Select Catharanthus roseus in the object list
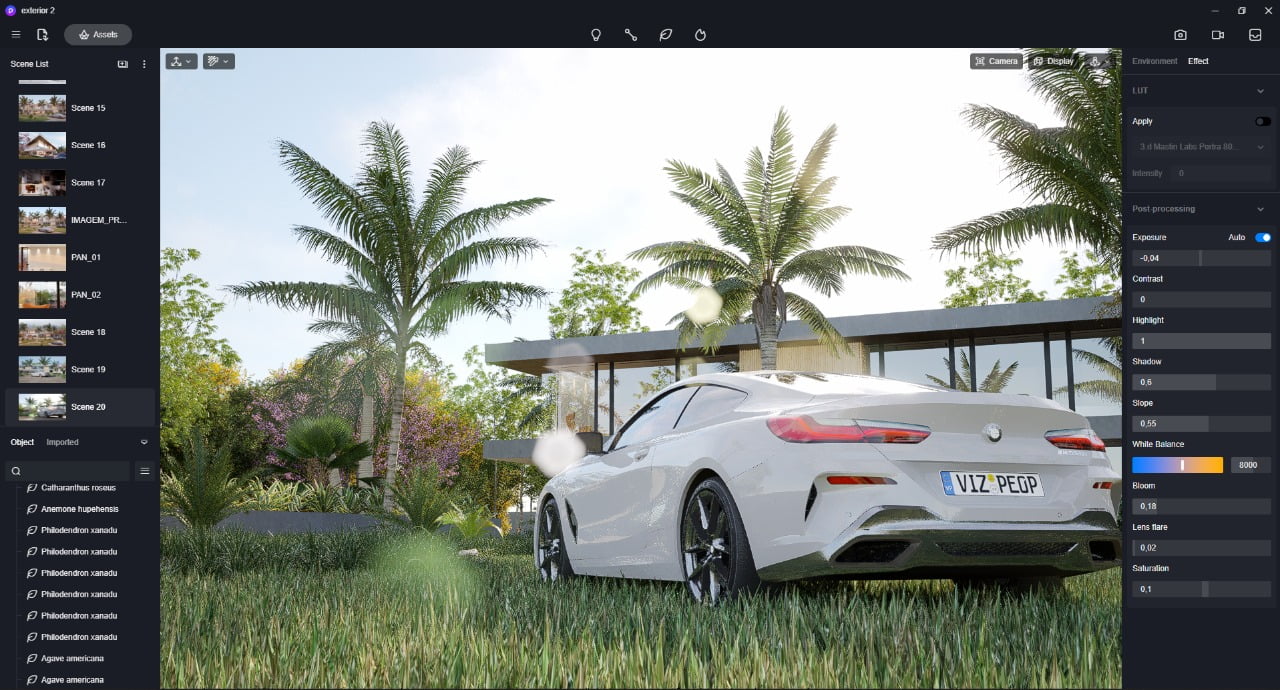Image resolution: width=1280 pixels, height=690 pixels. pos(78,488)
